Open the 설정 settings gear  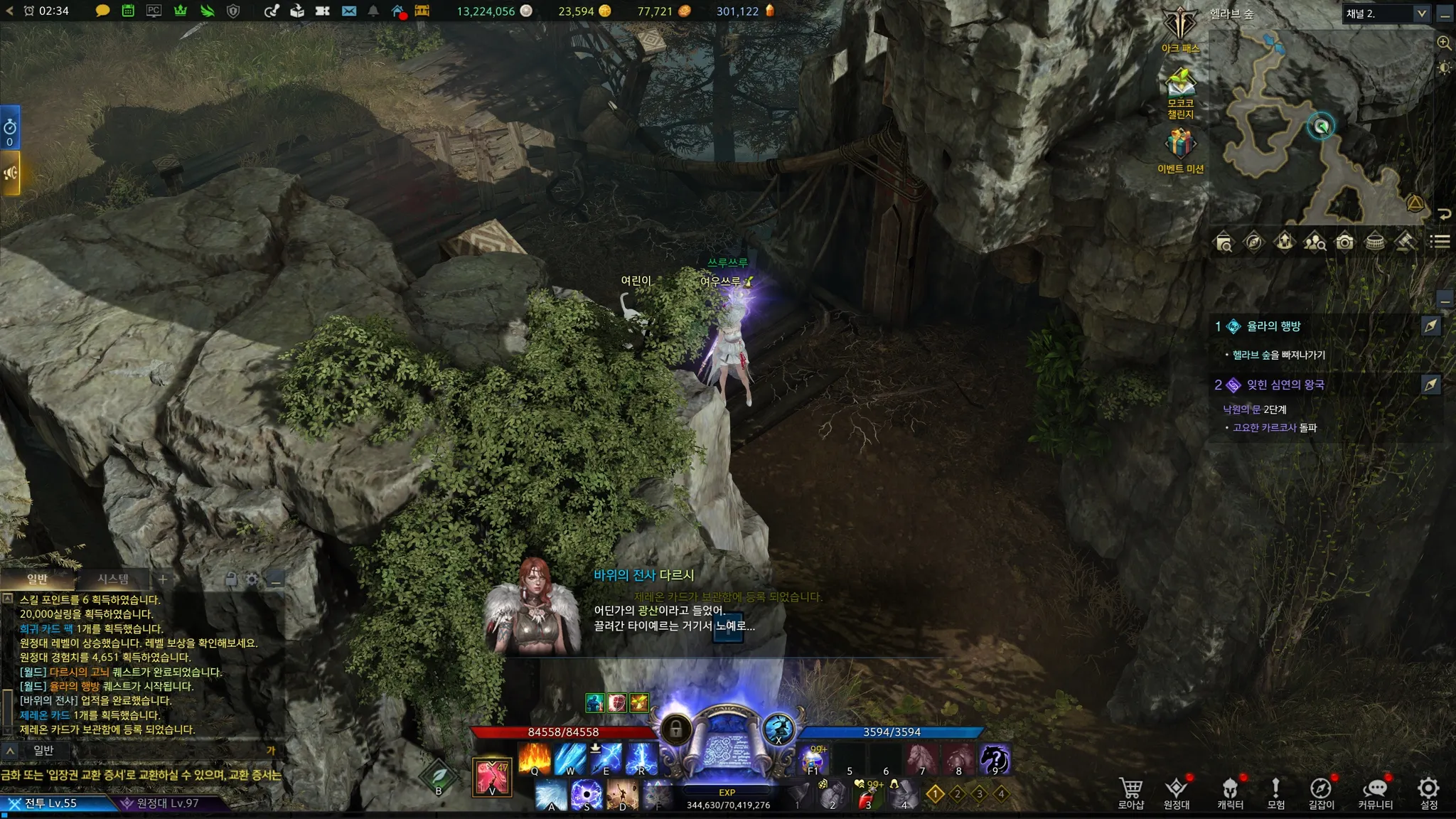click(1428, 791)
